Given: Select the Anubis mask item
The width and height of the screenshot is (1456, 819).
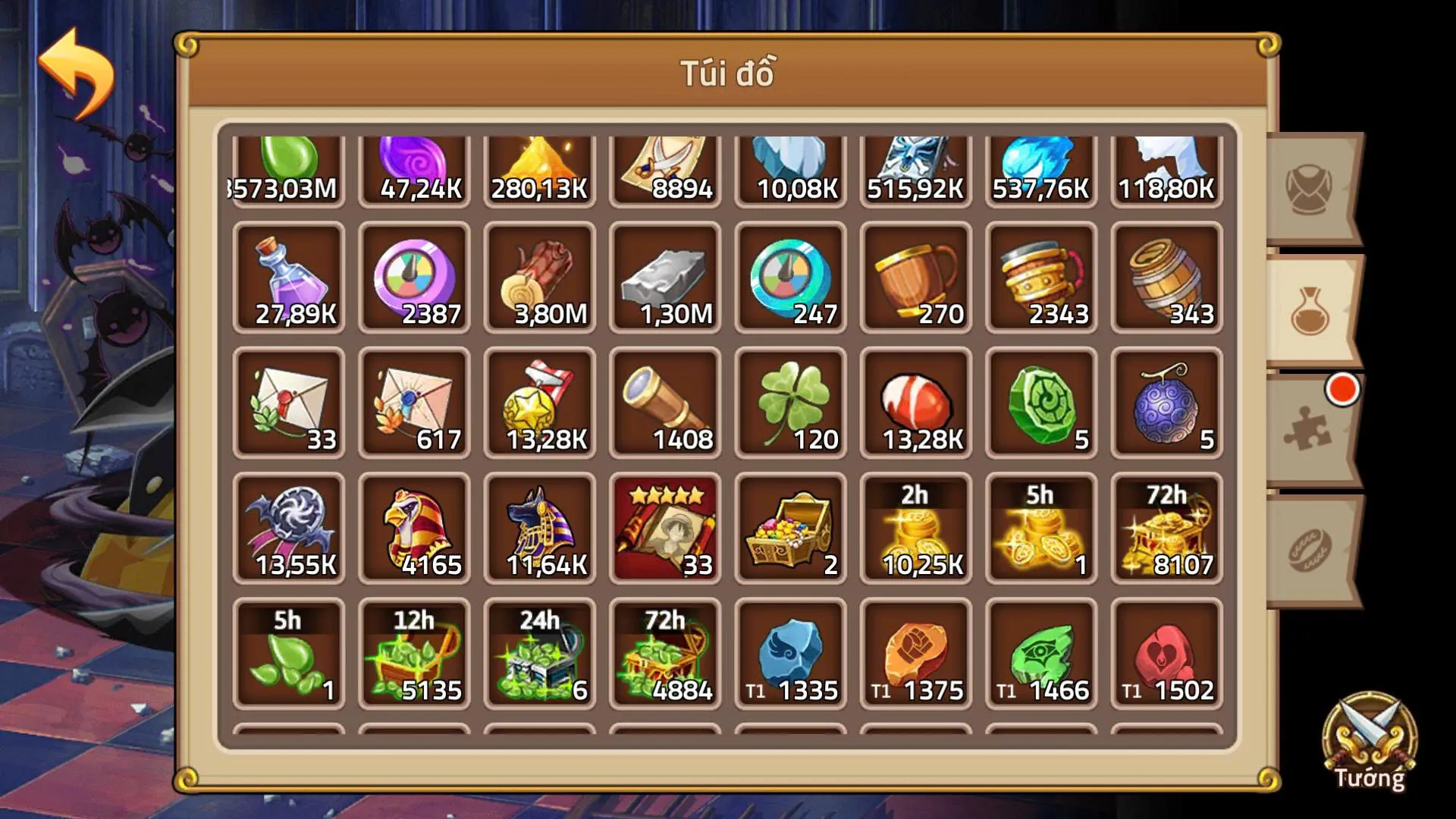Looking at the screenshot, I should (x=538, y=527).
